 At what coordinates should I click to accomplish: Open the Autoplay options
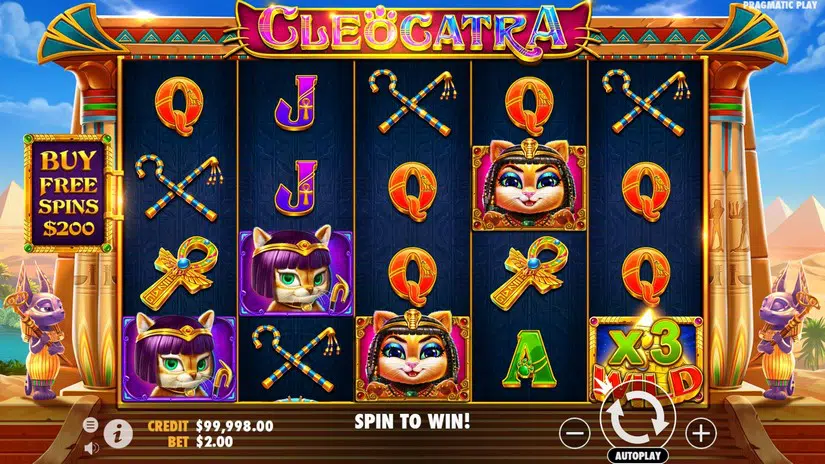(x=637, y=453)
